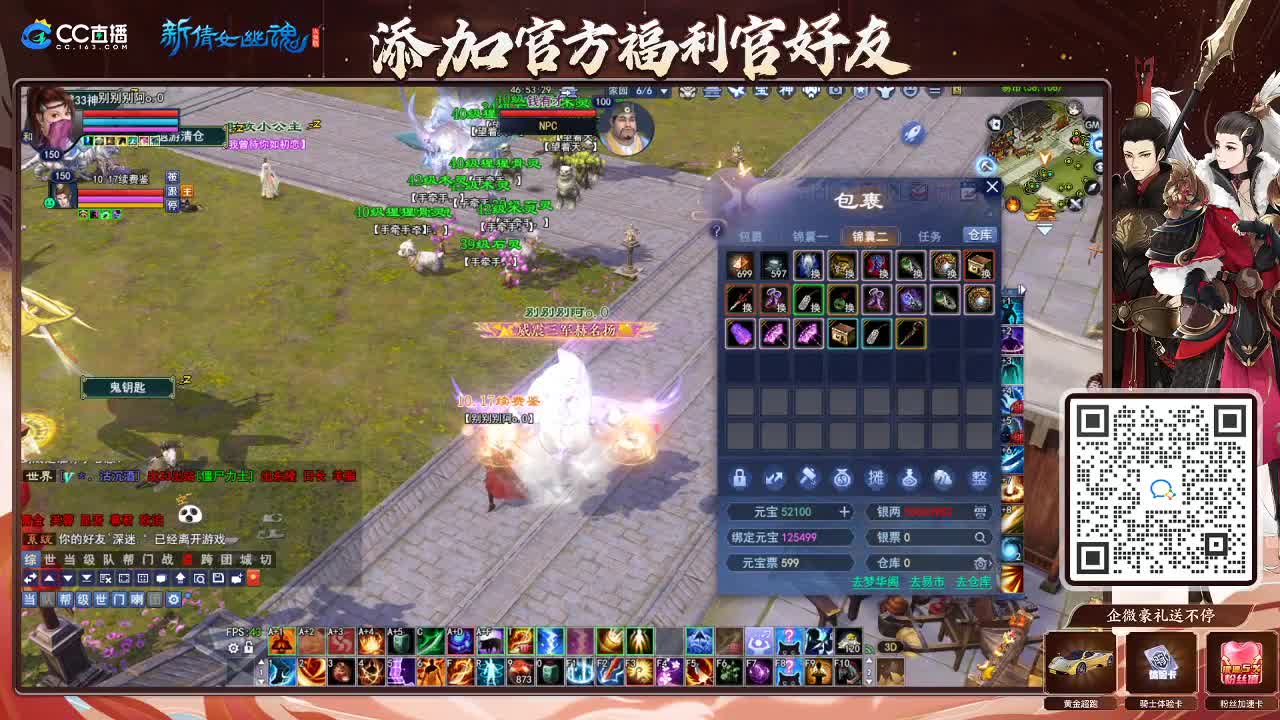Open the 摊 stall icon in the bag
The image size is (1280, 720).
[x=876, y=477]
